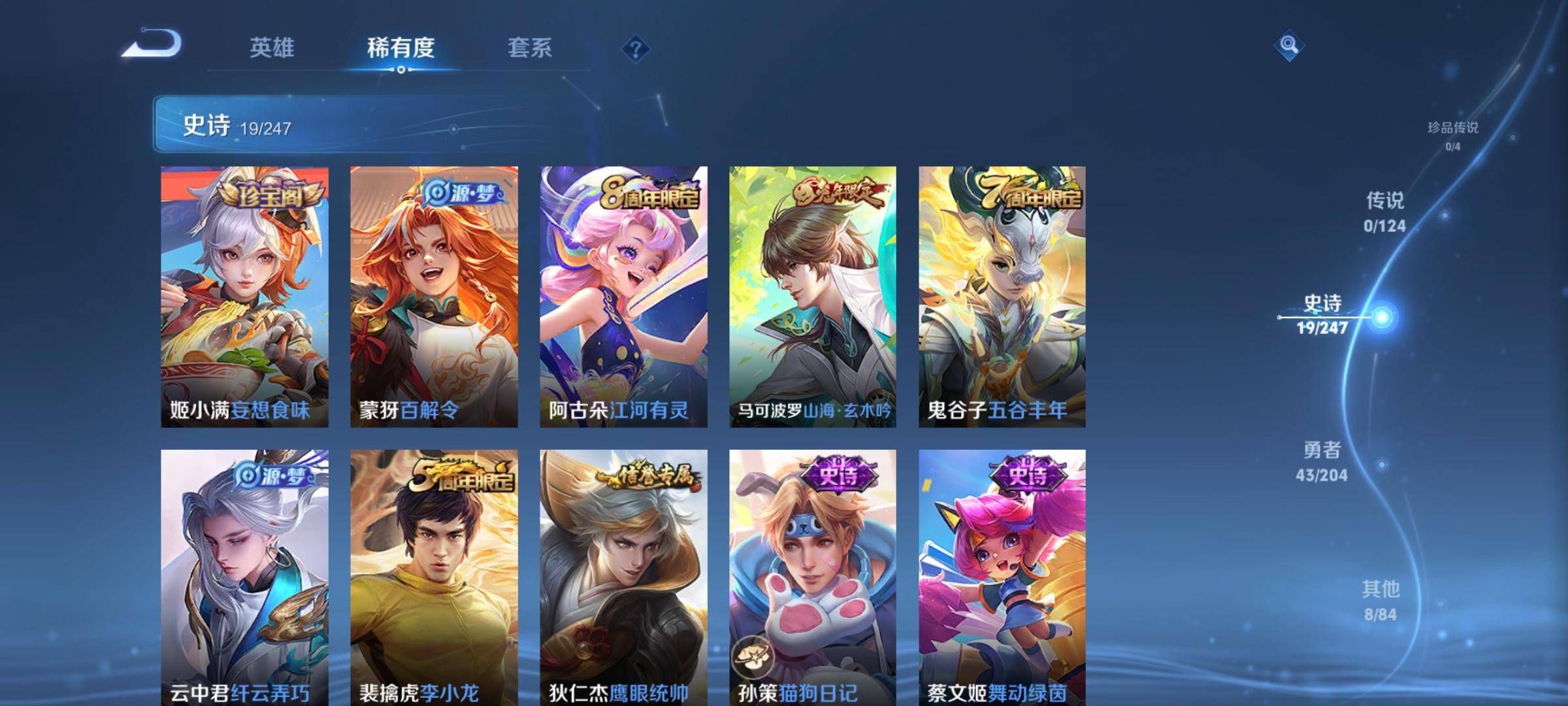Select the 稀有度 tab
The height and width of the screenshot is (706, 1568).
click(x=400, y=48)
